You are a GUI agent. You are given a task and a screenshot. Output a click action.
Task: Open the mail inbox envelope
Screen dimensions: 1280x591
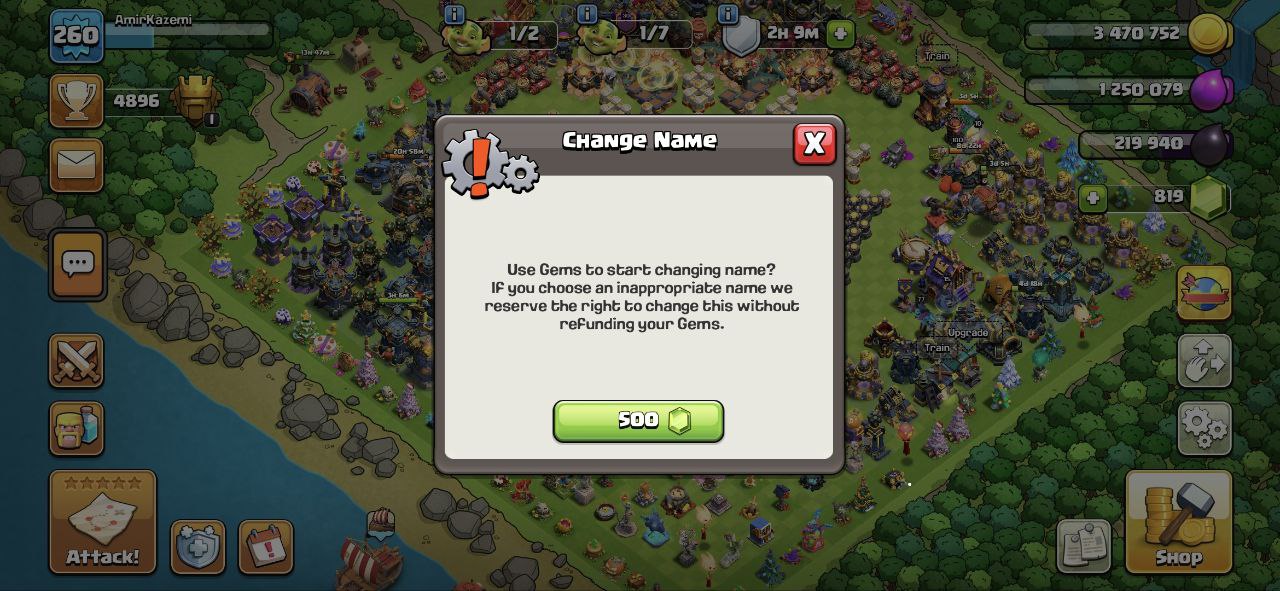pos(77,165)
